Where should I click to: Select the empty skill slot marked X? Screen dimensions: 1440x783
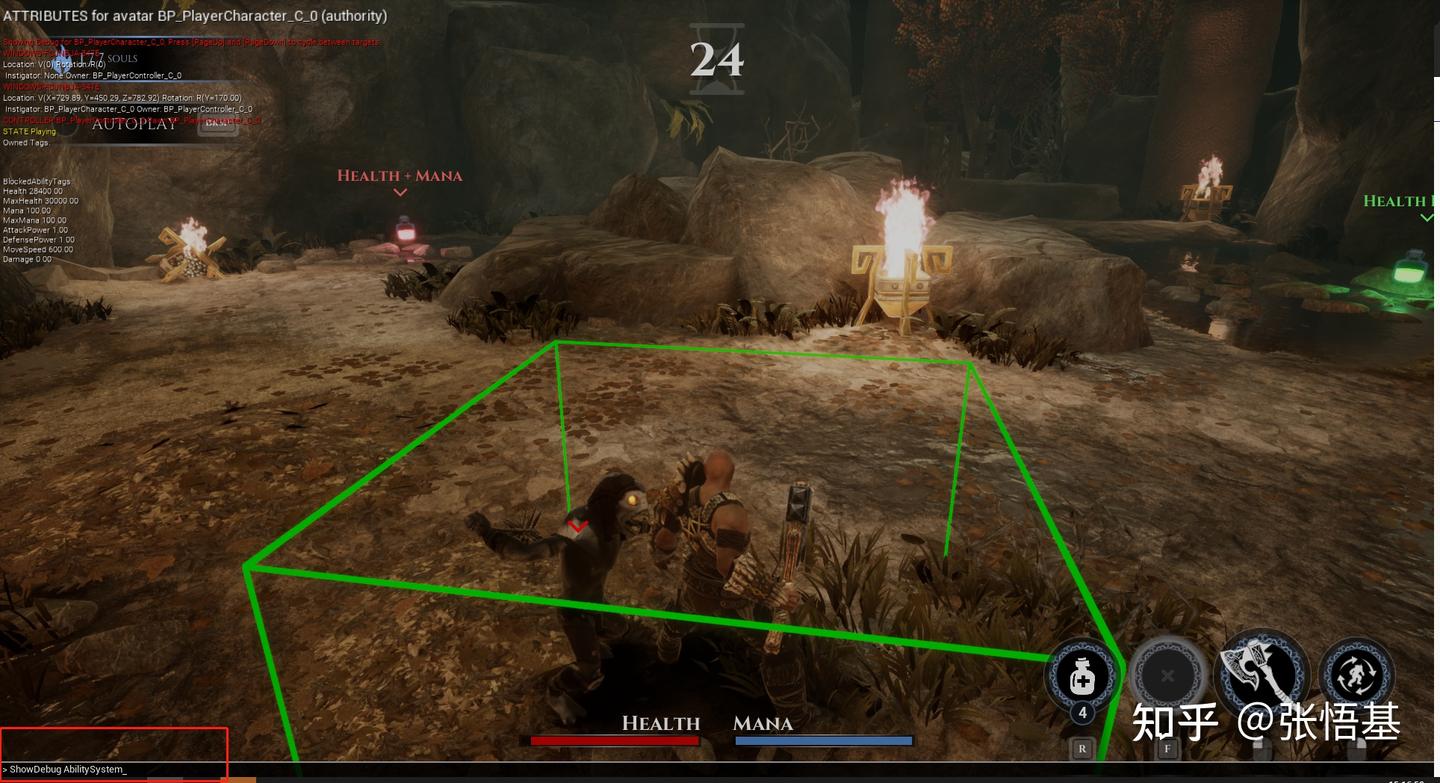1167,676
